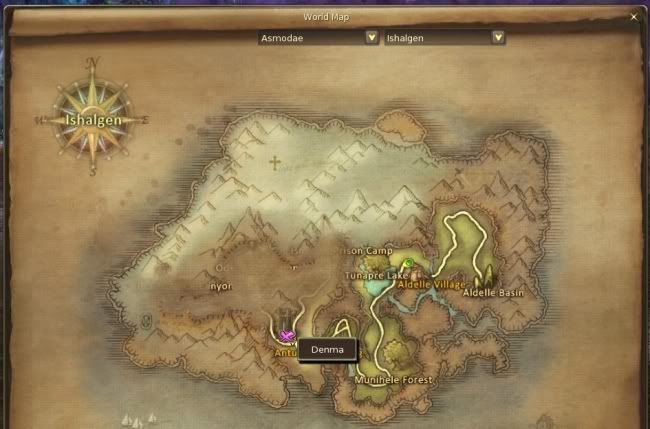Open the Ishalgen zone dropdown
The width and height of the screenshot is (650, 429).
click(x=497, y=37)
